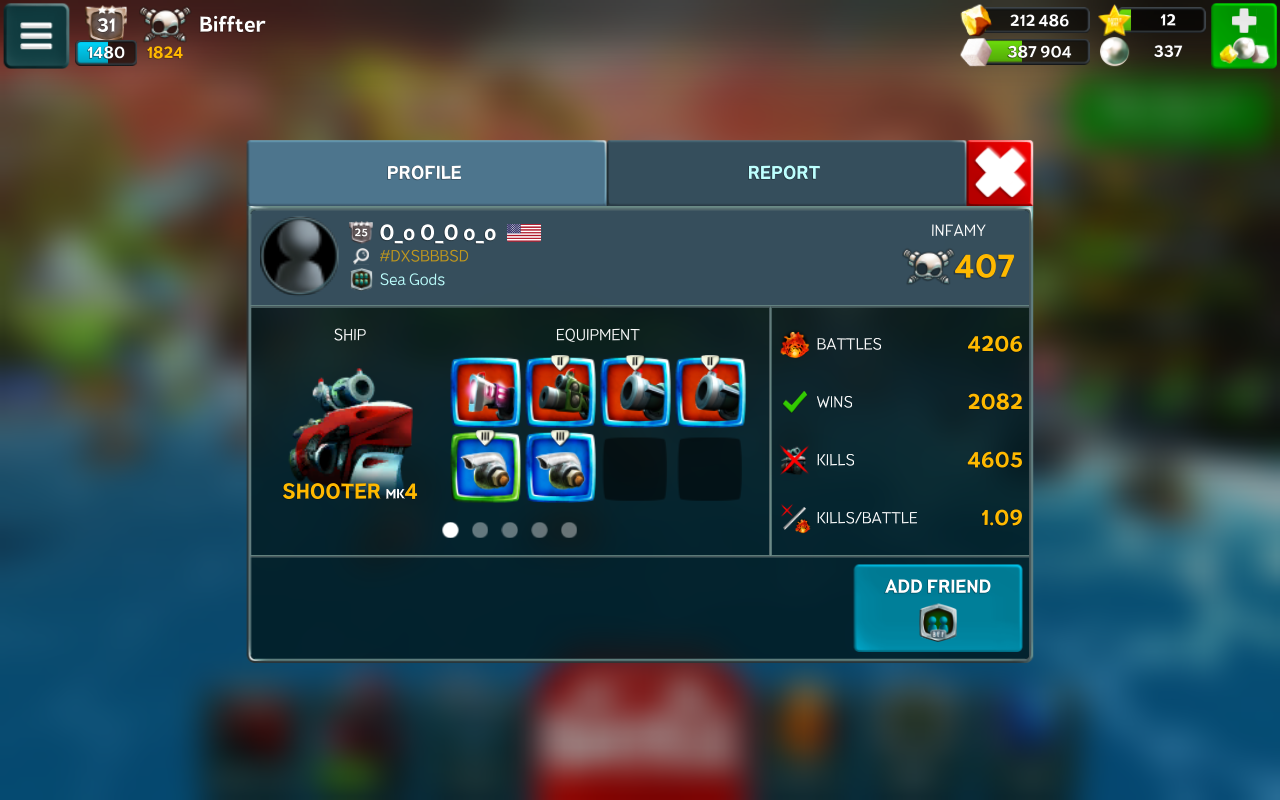
Task: Switch to the Profile tab
Action: click(x=426, y=173)
